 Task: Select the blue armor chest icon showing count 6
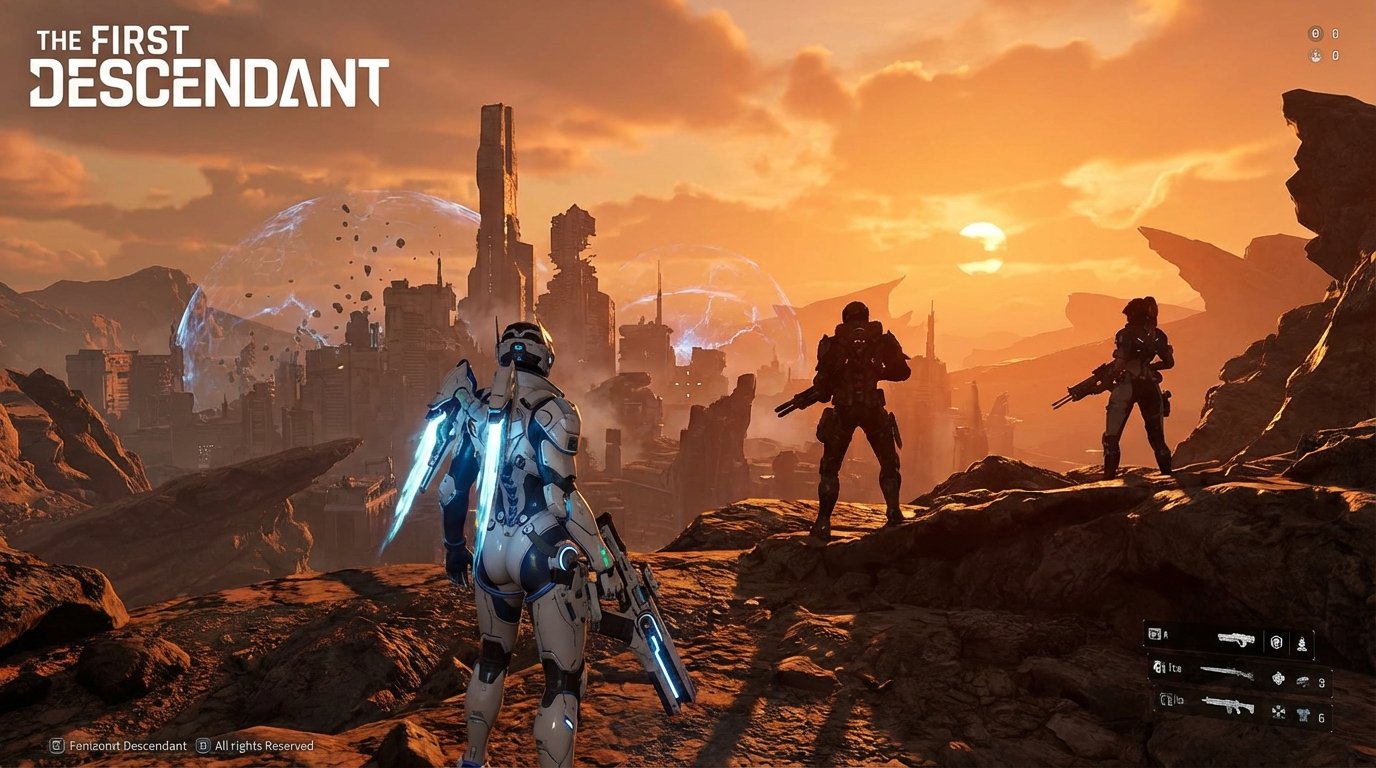tap(1302, 714)
